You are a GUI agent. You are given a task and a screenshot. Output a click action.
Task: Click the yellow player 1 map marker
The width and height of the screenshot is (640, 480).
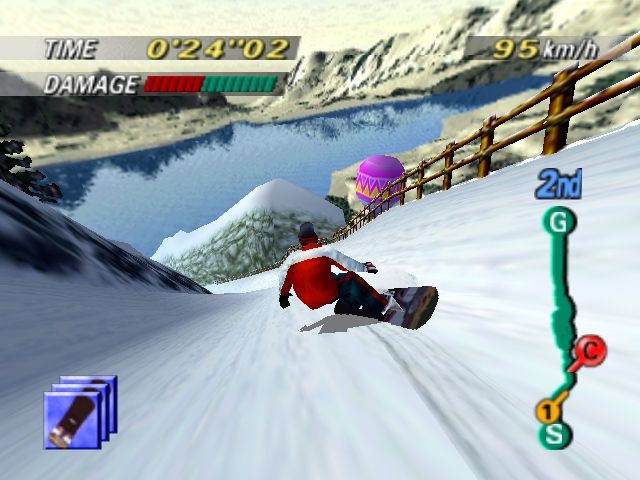coord(547,410)
